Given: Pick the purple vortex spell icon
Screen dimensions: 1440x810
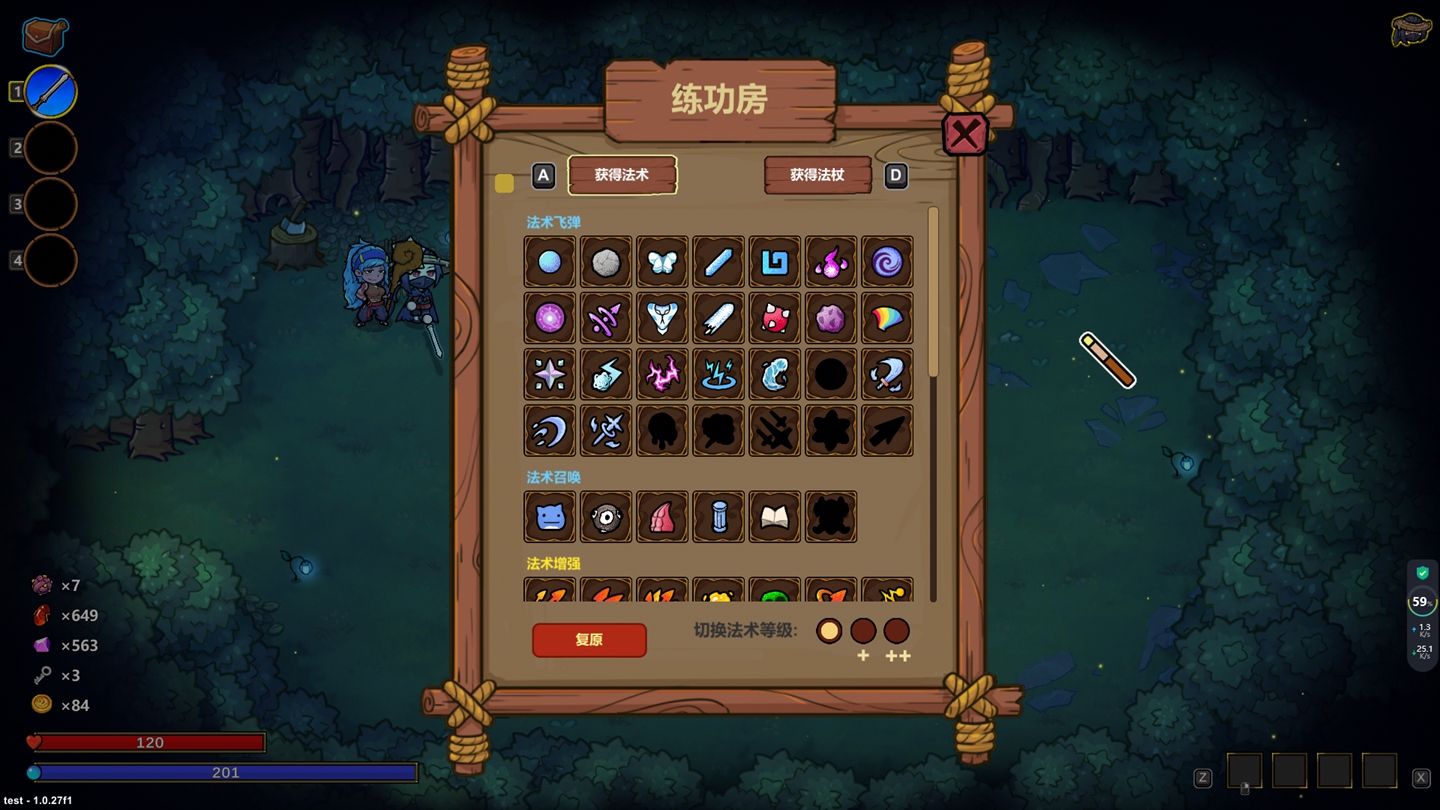Looking at the screenshot, I should point(887,262).
